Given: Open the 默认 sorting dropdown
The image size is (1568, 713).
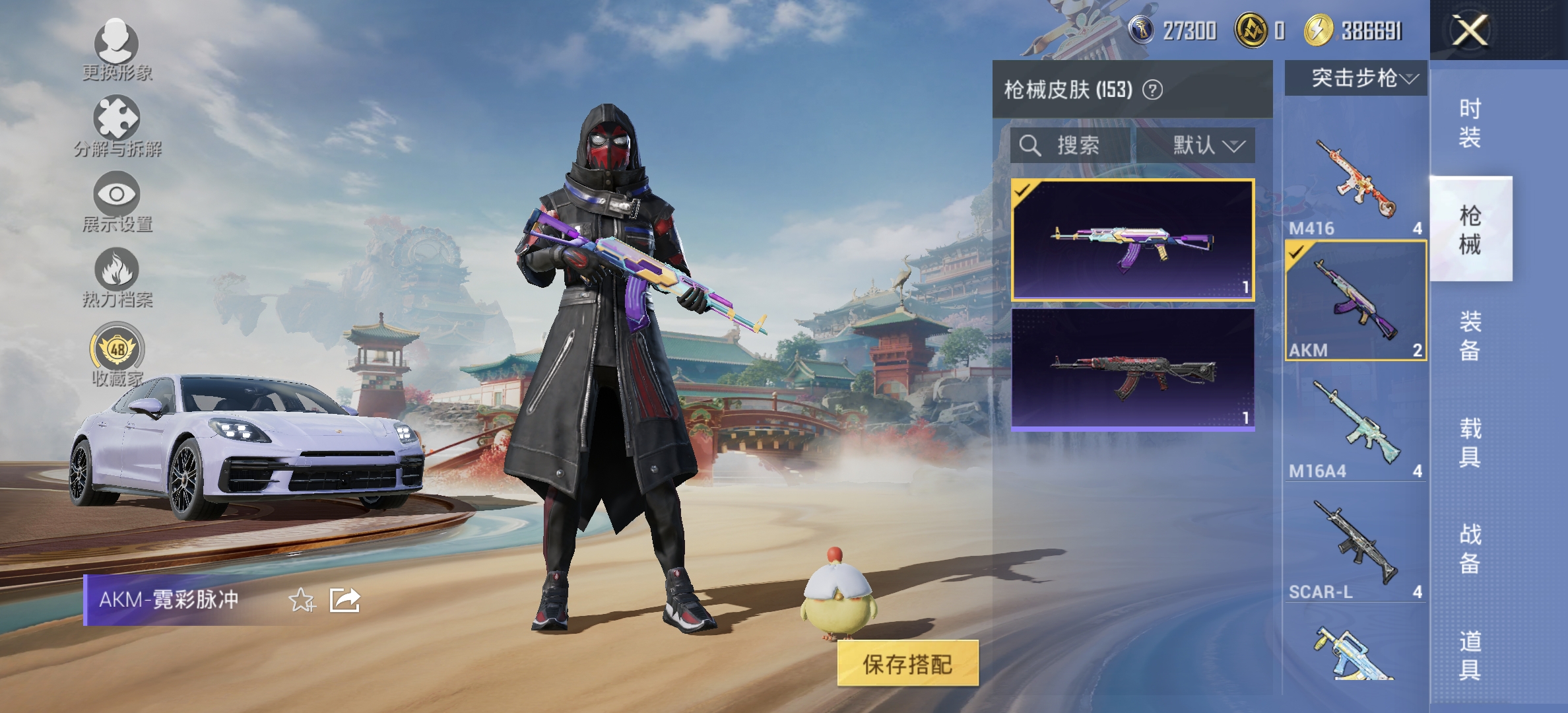Looking at the screenshot, I should pos(1195,146).
